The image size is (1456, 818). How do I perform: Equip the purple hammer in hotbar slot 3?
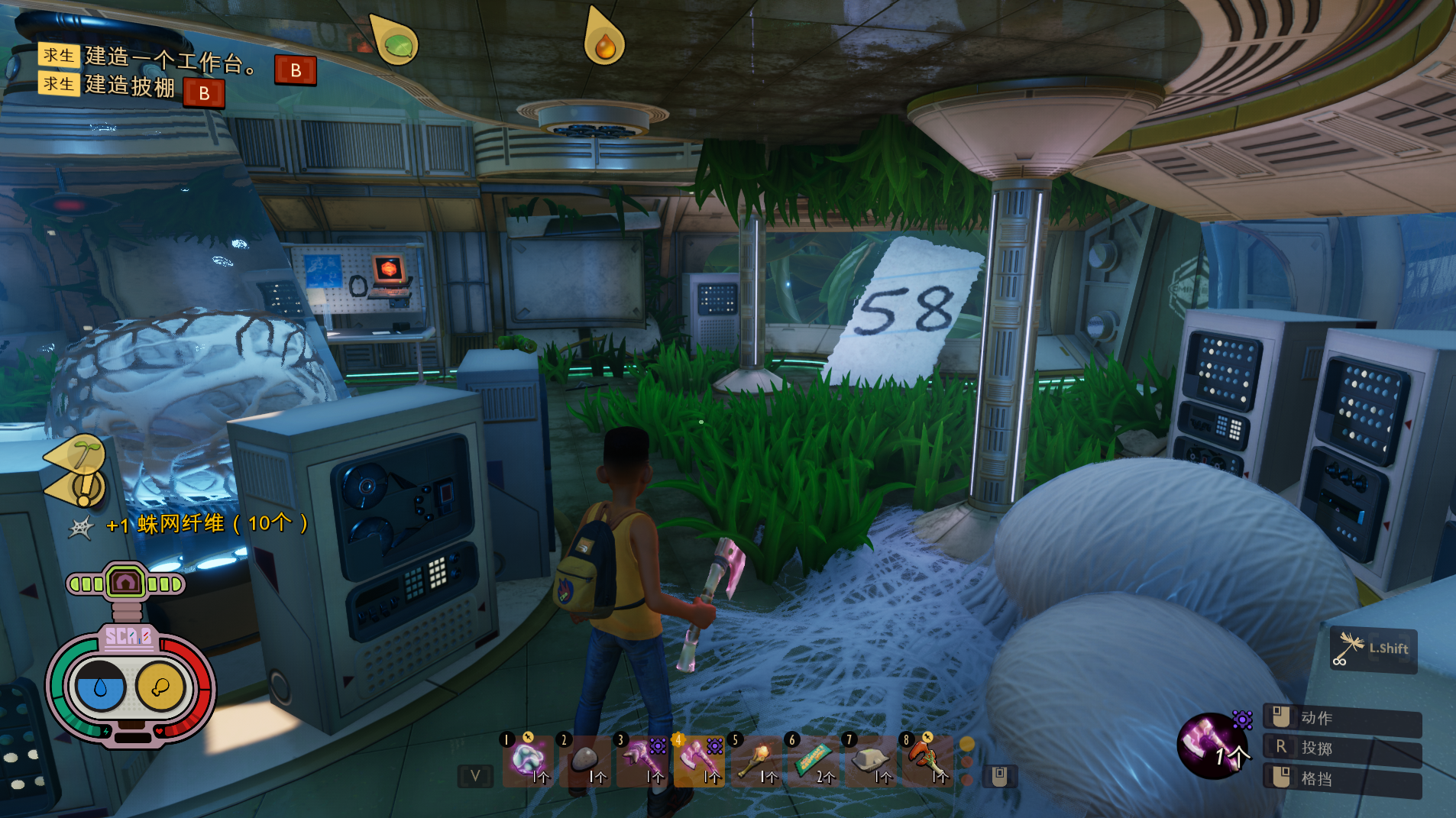642,761
